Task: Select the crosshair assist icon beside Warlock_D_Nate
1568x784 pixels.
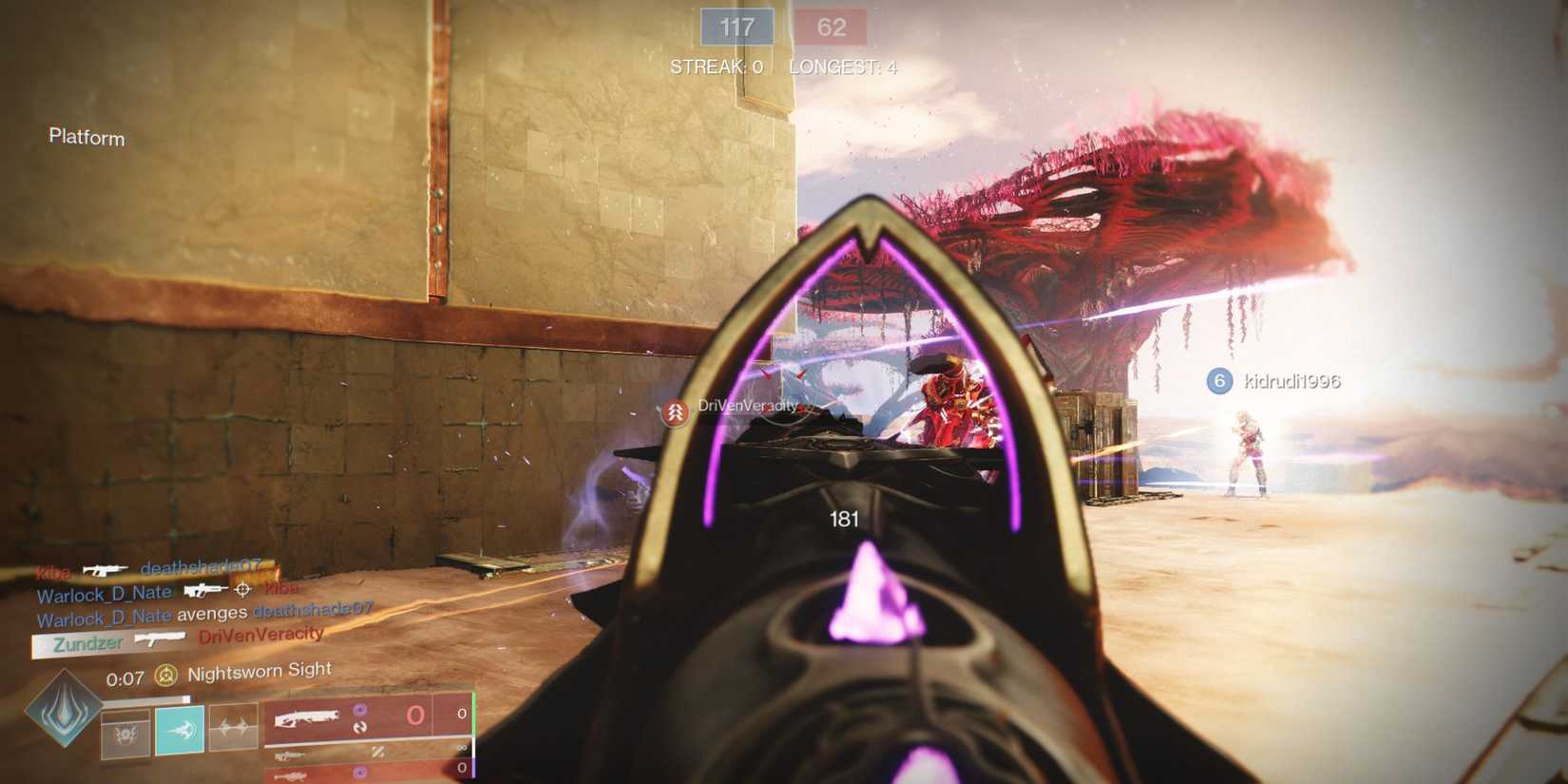Action: [242, 590]
